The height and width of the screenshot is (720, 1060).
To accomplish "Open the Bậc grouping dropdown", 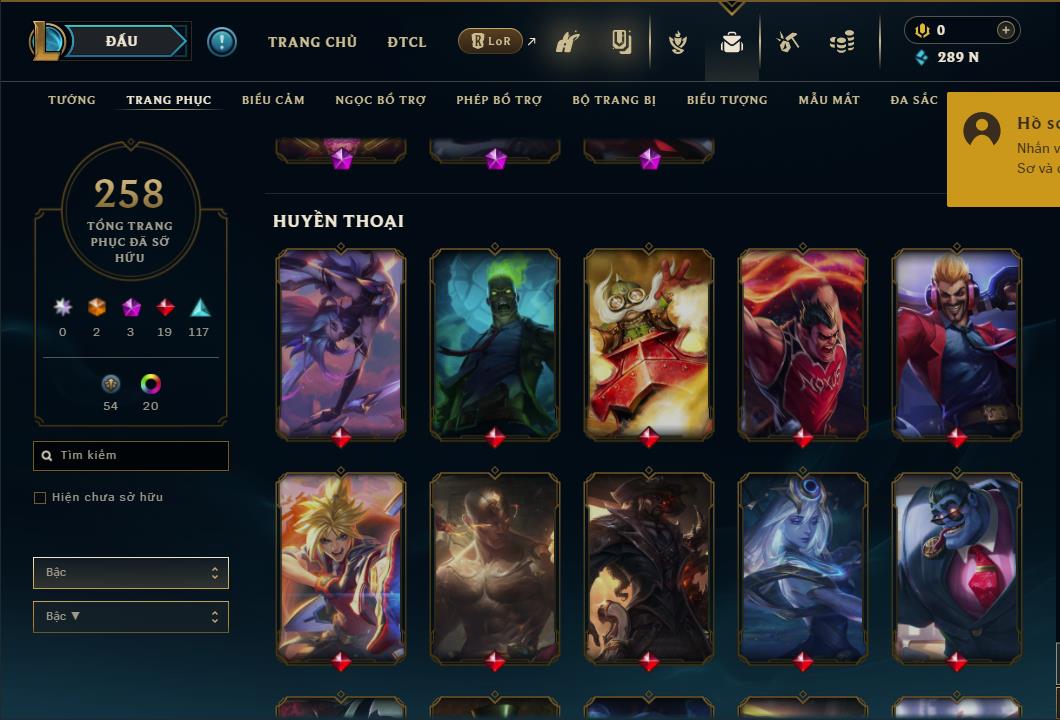I will (x=131, y=573).
